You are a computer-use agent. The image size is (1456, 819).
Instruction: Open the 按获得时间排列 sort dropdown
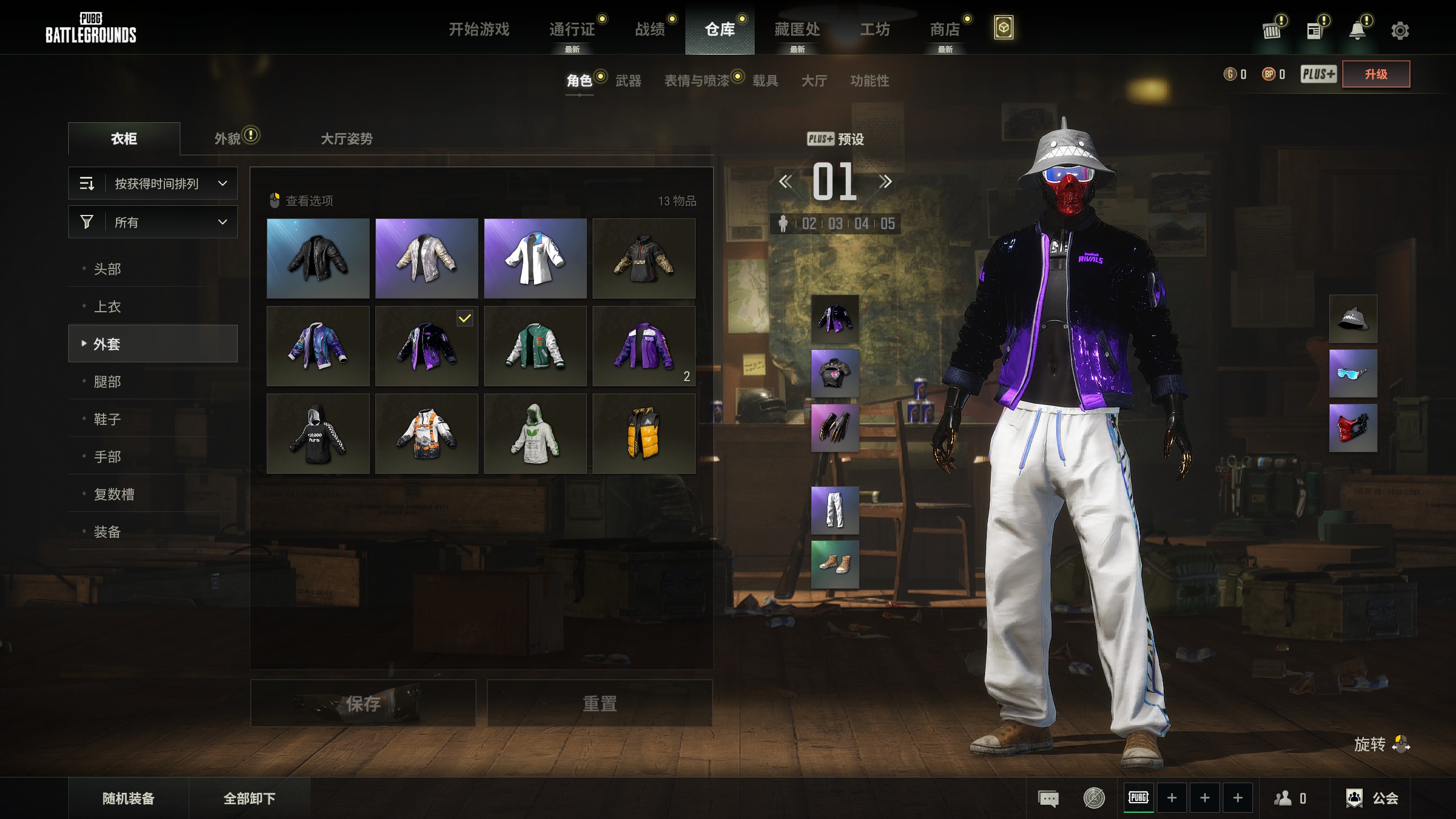click(x=153, y=183)
